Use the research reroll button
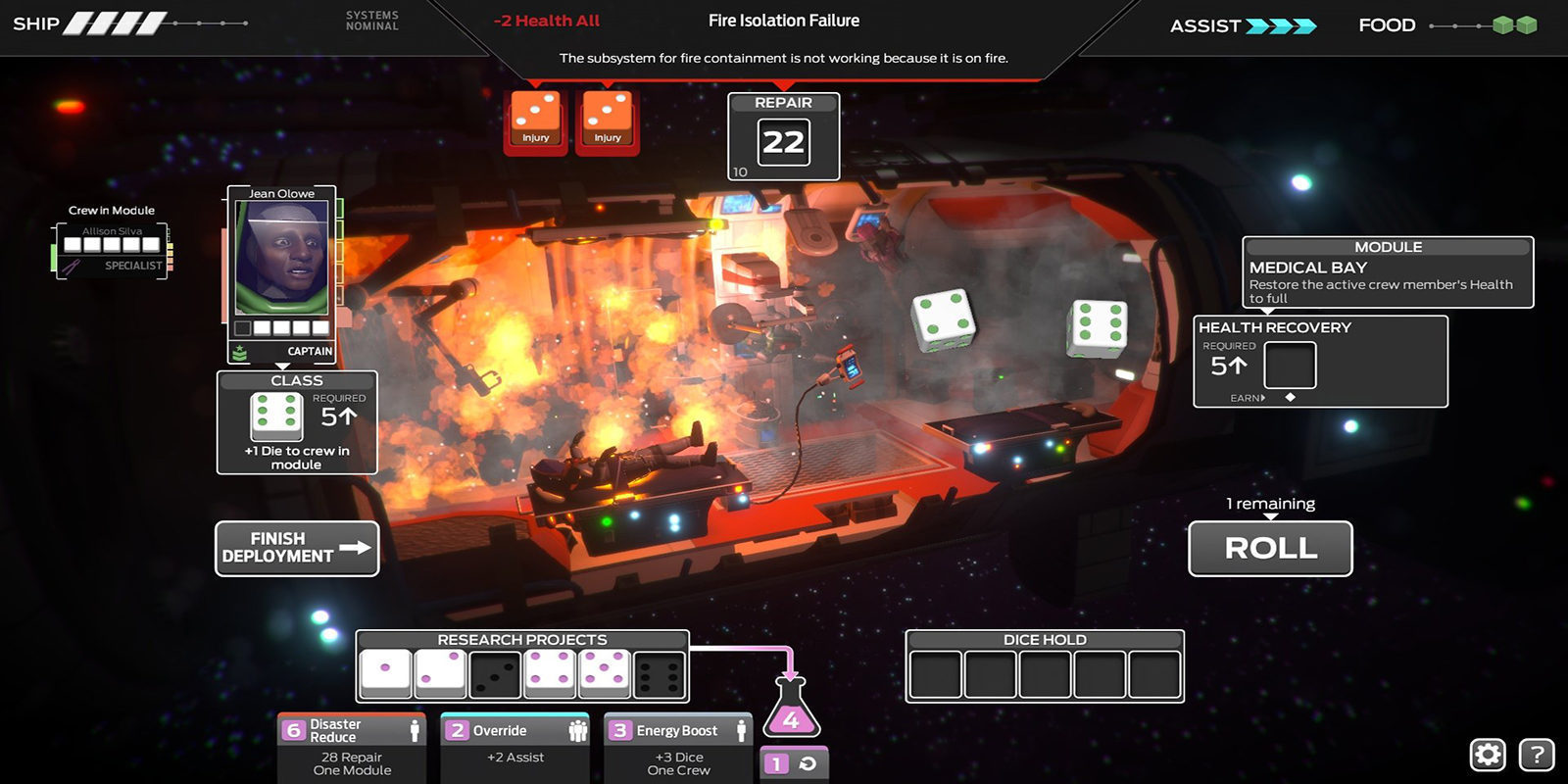The height and width of the screenshot is (784, 1568). pos(794,764)
